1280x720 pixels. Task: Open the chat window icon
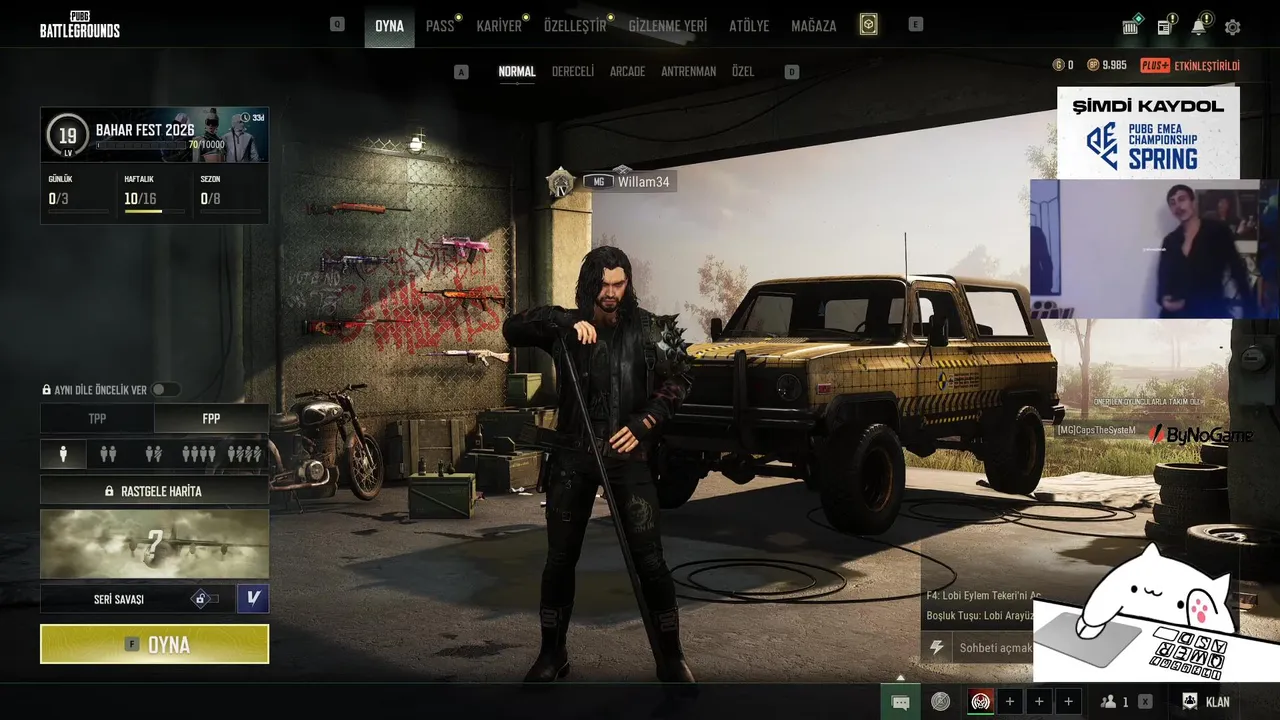click(x=900, y=702)
